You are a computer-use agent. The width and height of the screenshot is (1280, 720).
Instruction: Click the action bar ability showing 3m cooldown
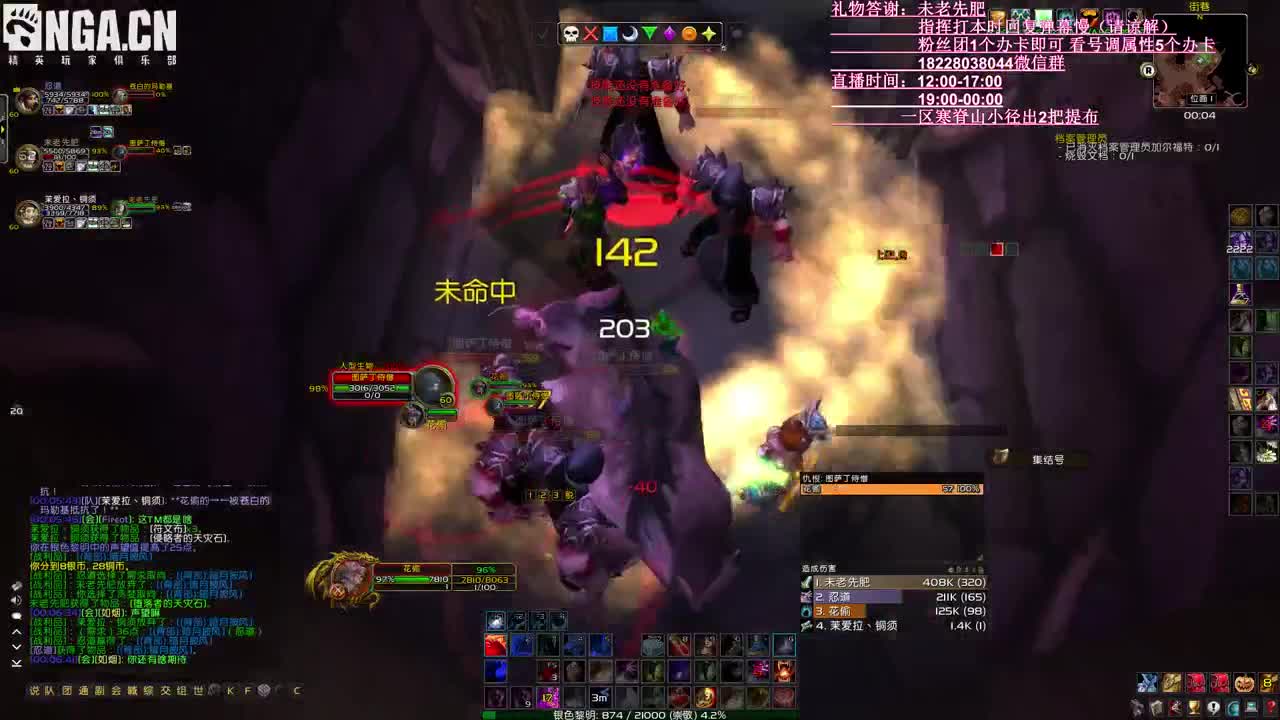coord(599,698)
